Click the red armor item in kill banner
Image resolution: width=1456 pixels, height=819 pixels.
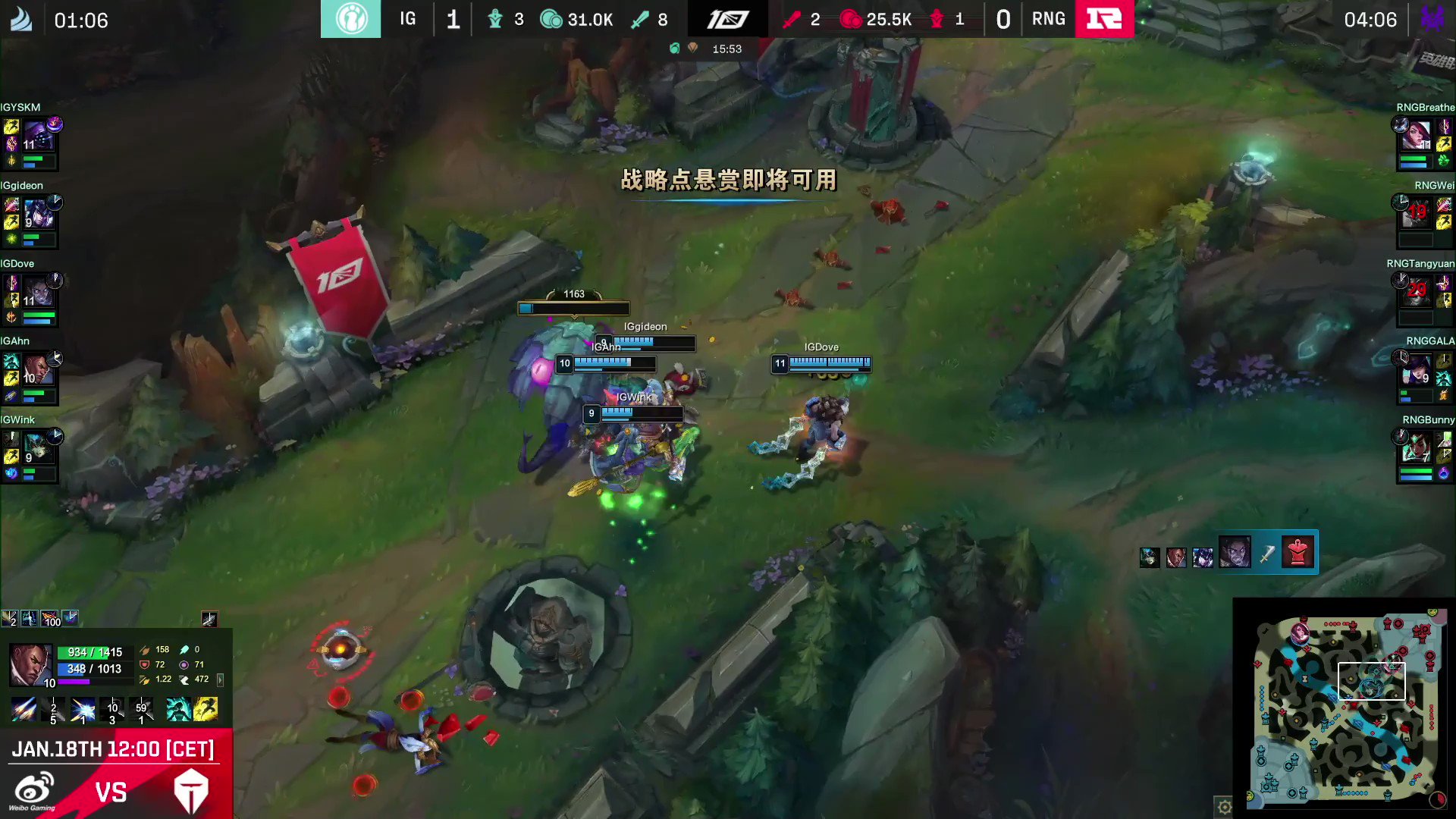pyautogui.click(x=1298, y=553)
